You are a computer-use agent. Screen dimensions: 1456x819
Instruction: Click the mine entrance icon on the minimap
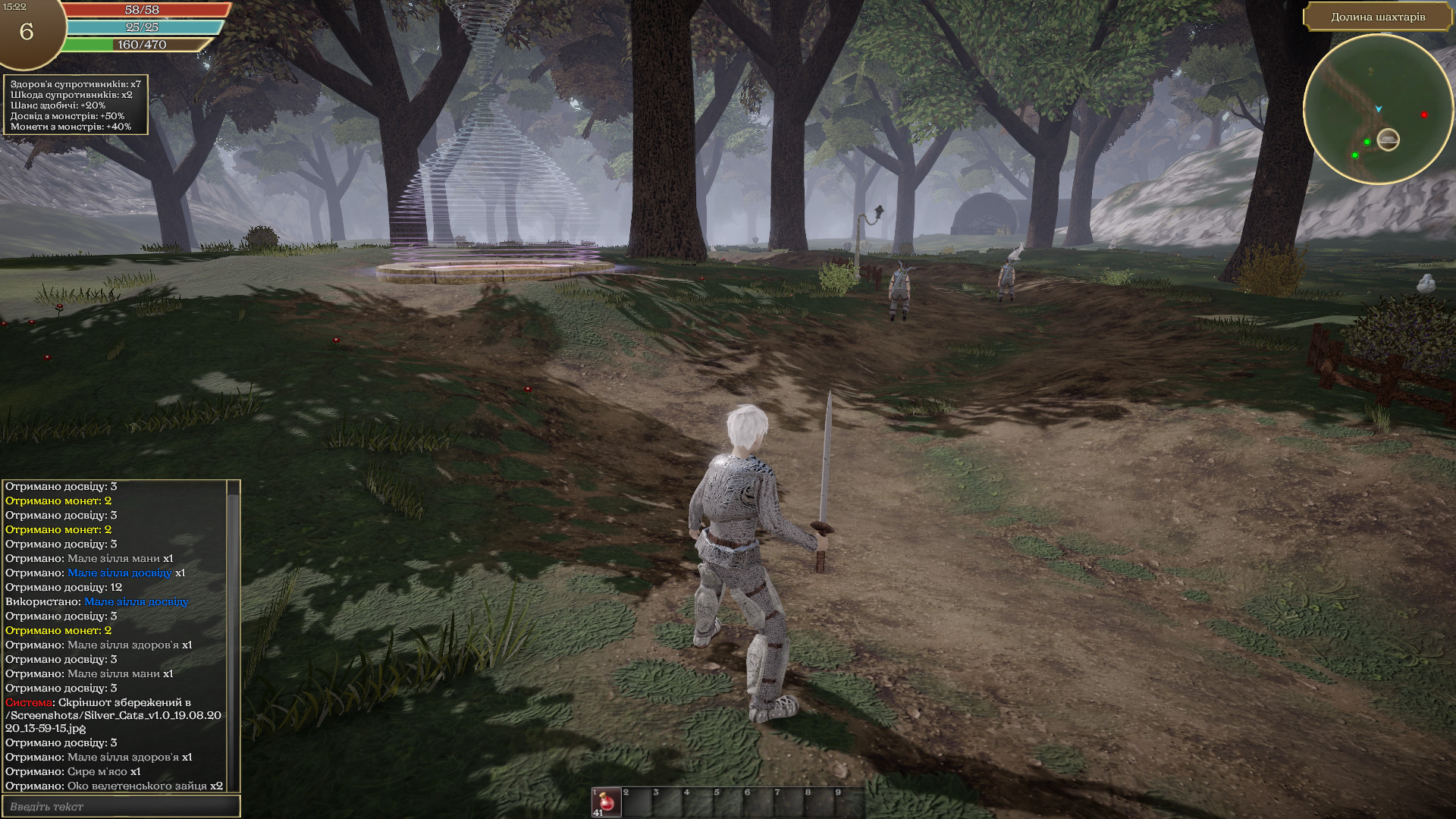1389,140
